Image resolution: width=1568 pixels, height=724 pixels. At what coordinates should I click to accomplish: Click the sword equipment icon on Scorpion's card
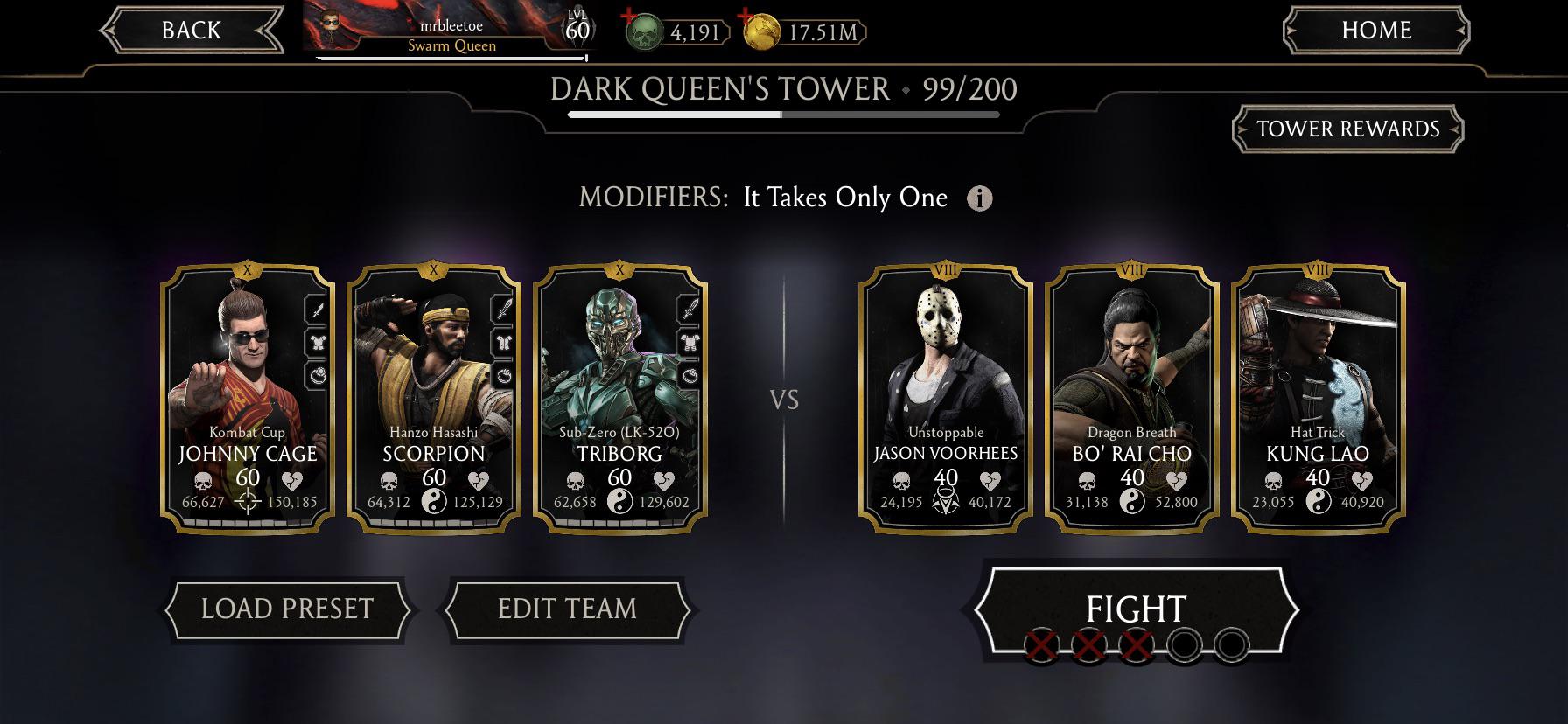[x=501, y=308]
